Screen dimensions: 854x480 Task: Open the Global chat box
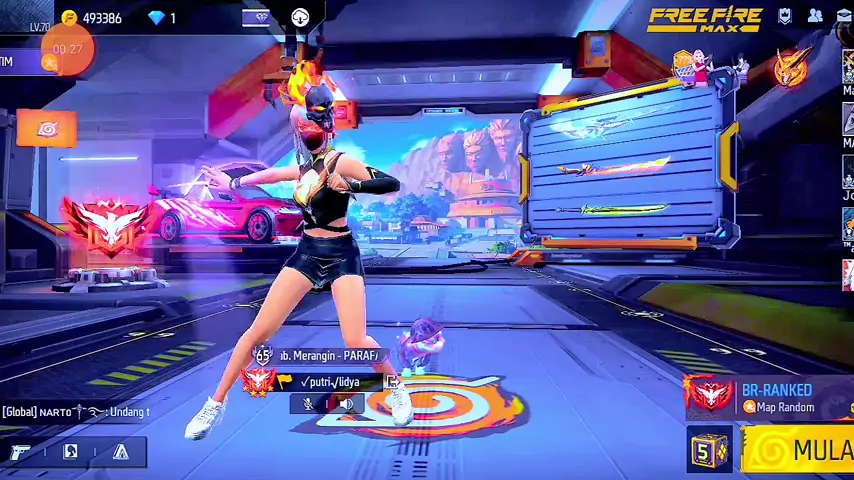[76, 412]
